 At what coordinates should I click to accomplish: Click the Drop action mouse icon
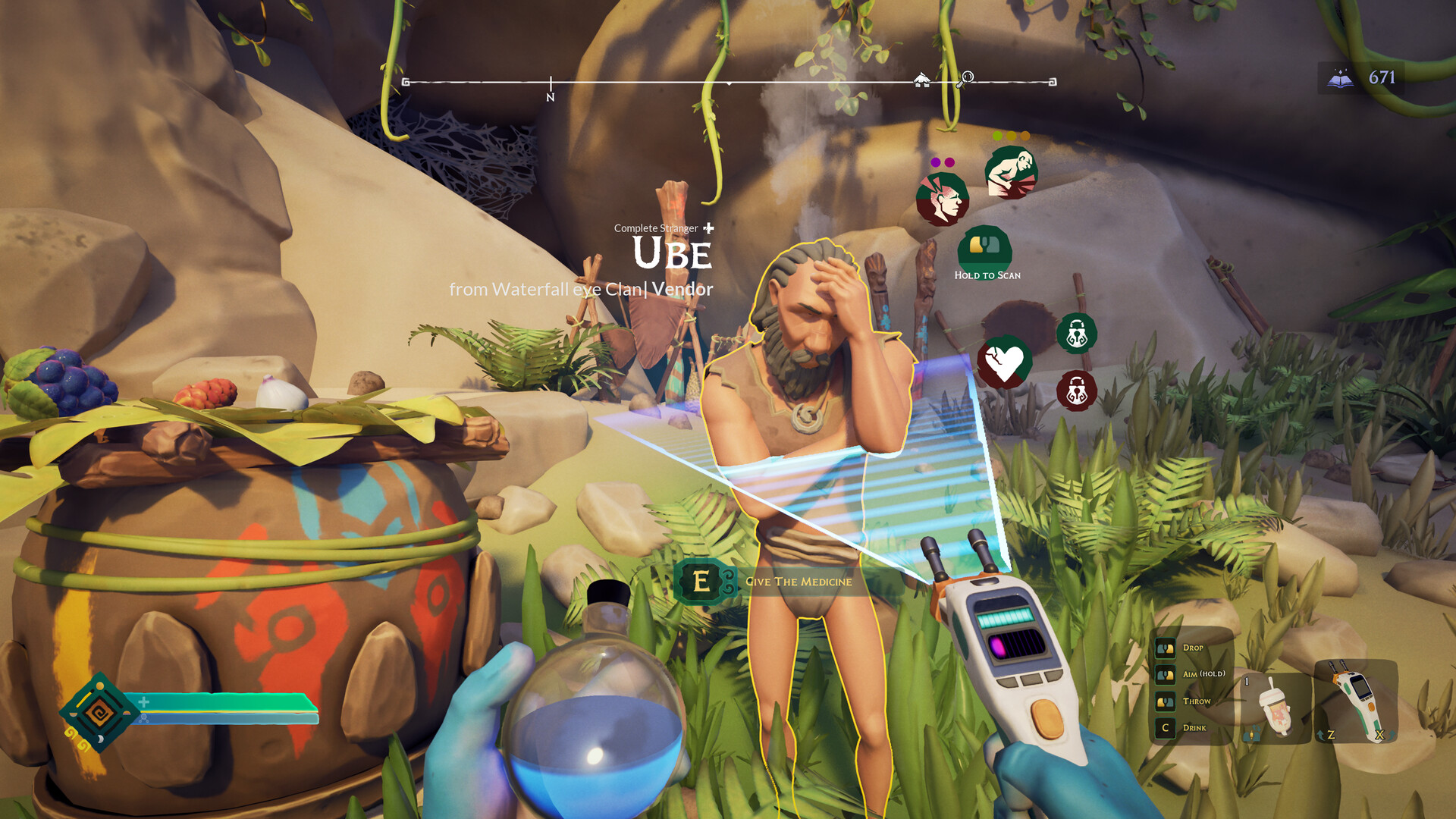click(1164, 648)
